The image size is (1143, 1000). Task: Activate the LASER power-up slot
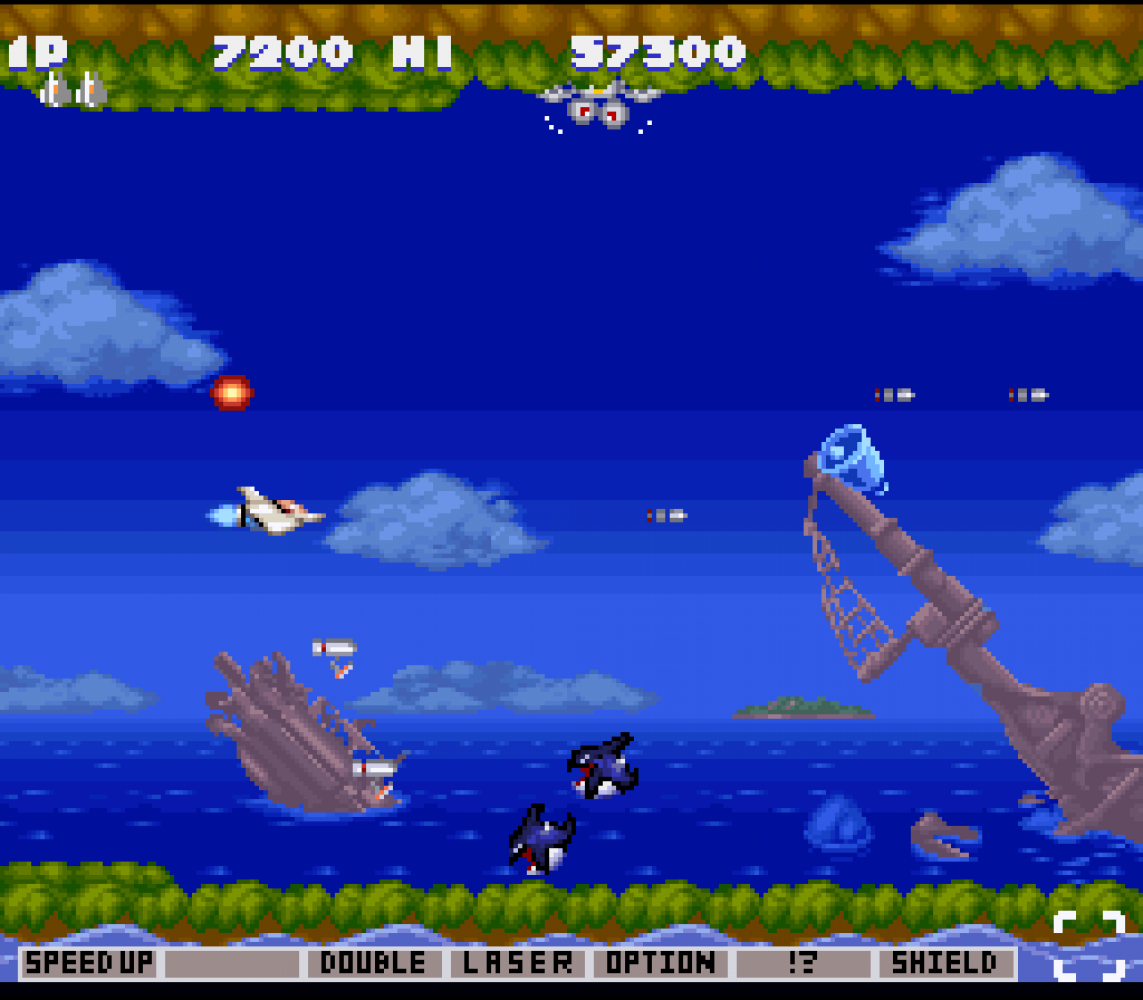(517, 963)
